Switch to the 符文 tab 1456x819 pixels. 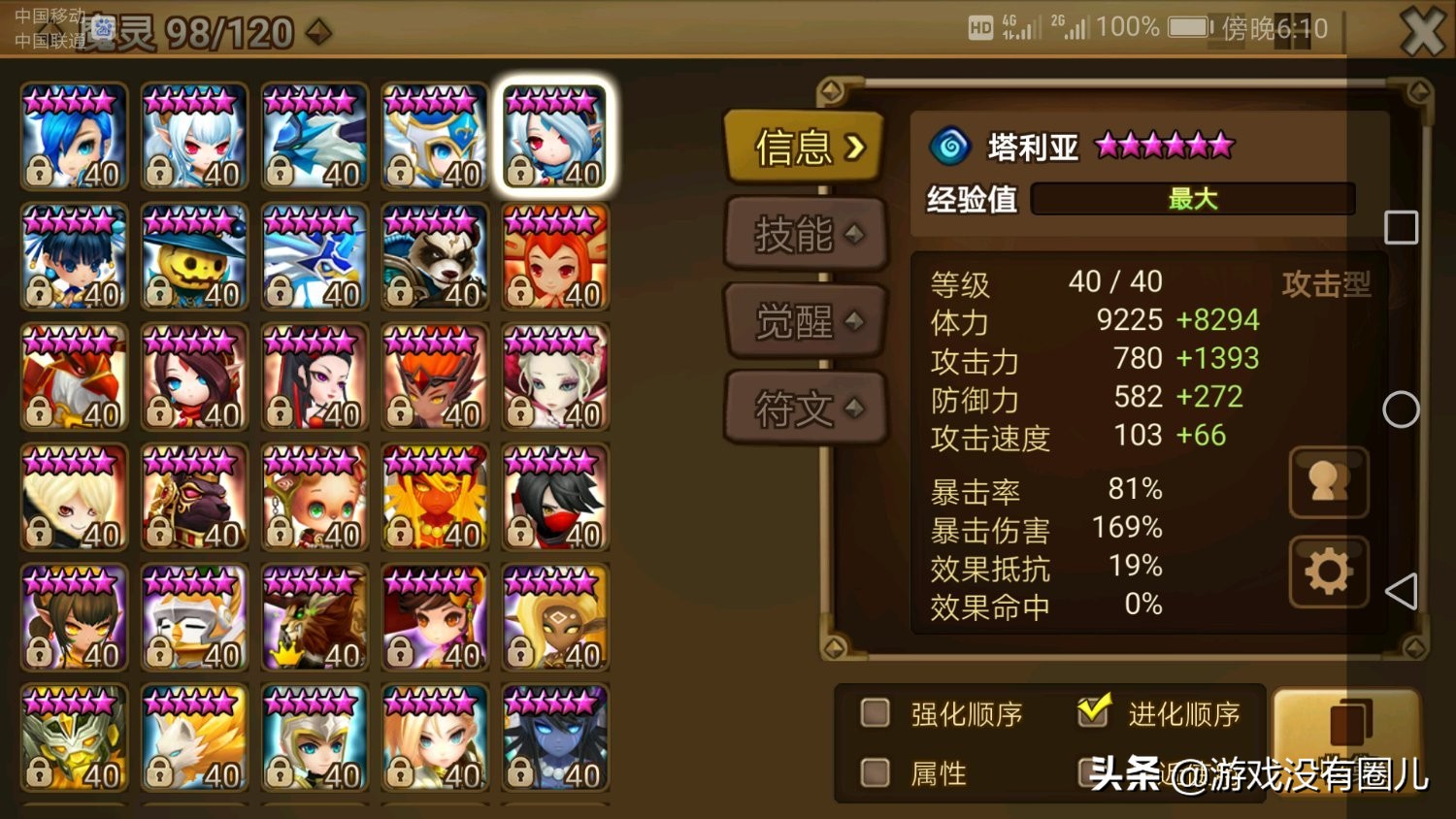(x=806, y=408)
